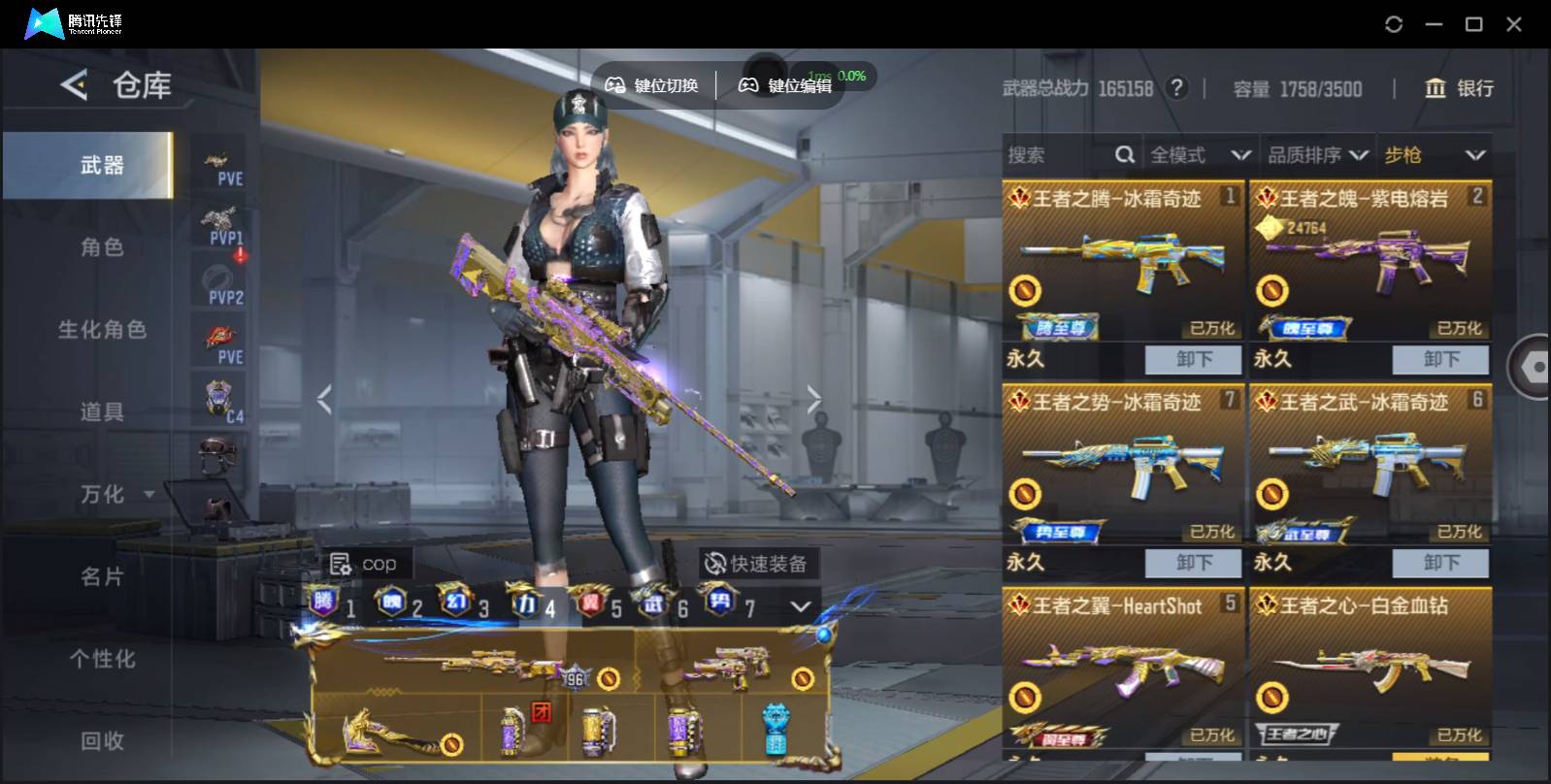Image resolution: width=1551 pixels, height=784 pixels.
Task: Open the 回收 recycle tab
Action: tap(102, 741)
